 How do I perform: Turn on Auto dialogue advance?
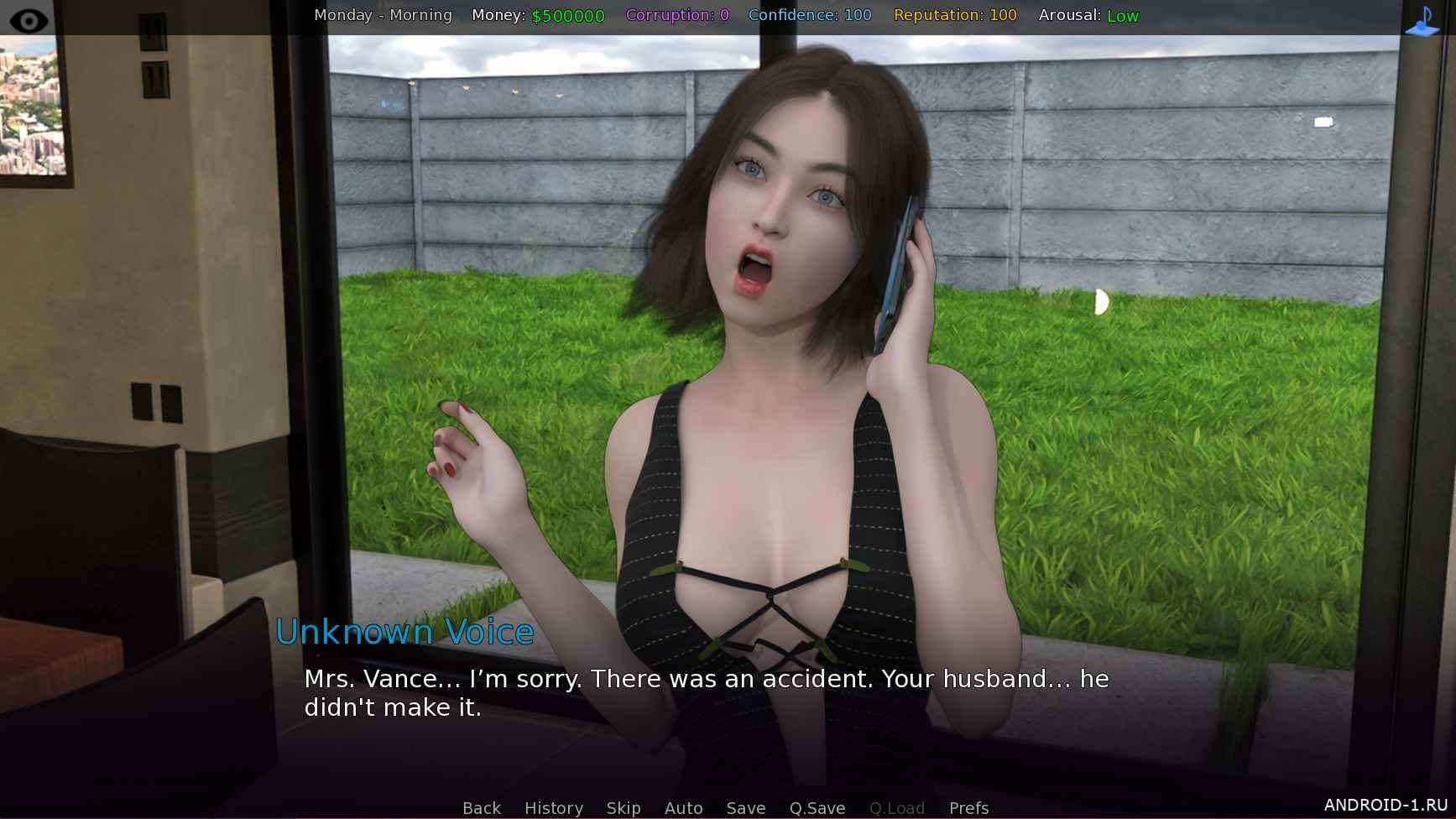pos(683,807)
